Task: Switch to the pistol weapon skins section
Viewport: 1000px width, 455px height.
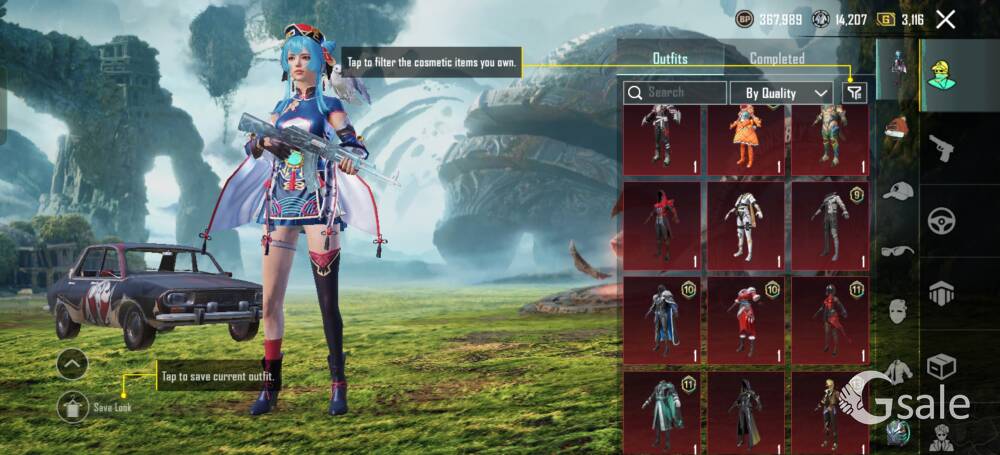Action: point(941,149)
